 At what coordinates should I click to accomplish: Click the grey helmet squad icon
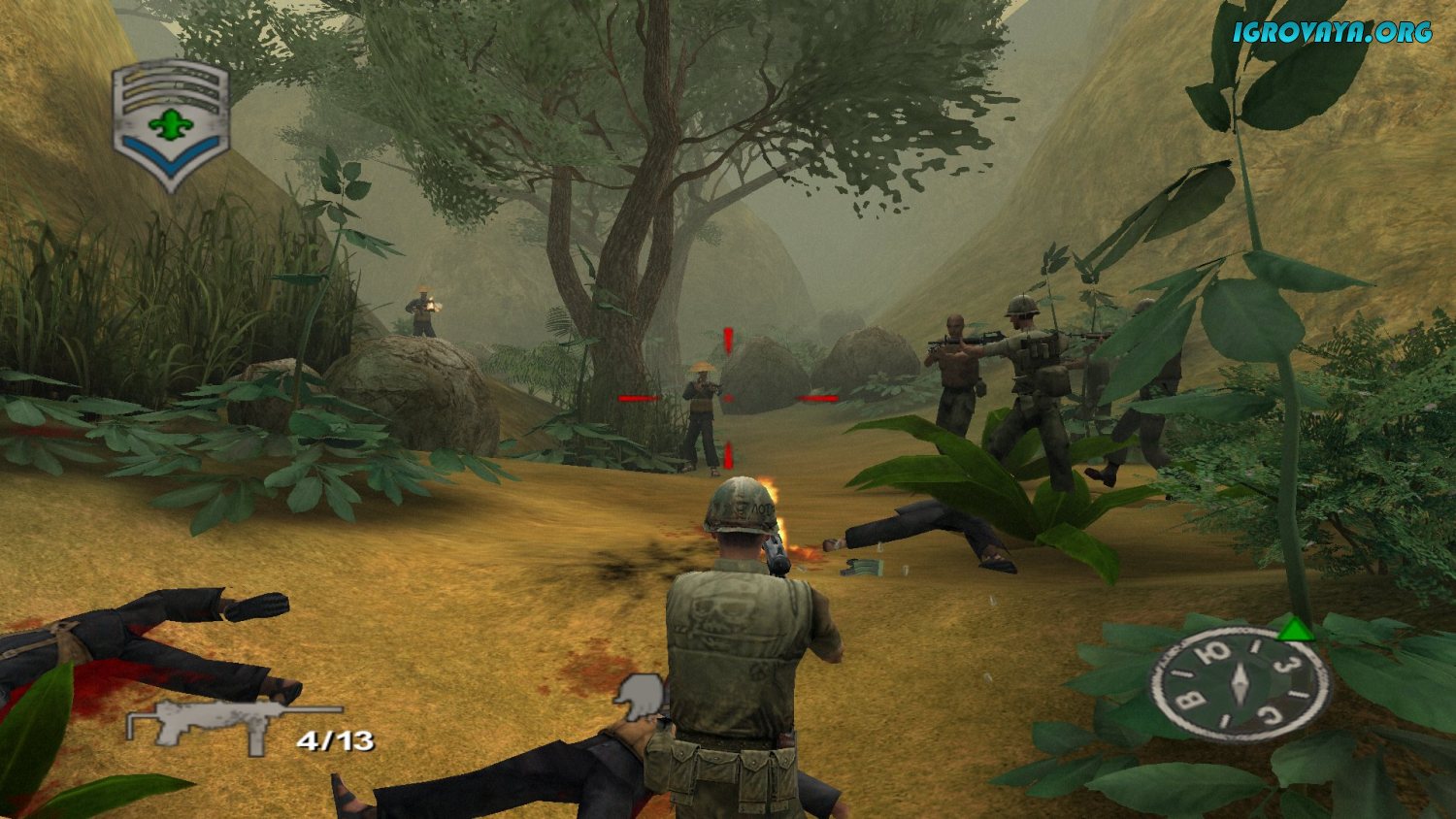[640, 697]
